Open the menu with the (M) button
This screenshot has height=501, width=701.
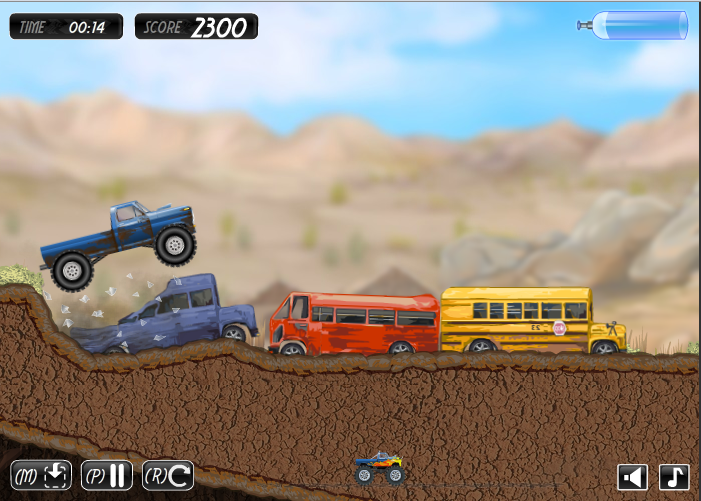point(42,475)
